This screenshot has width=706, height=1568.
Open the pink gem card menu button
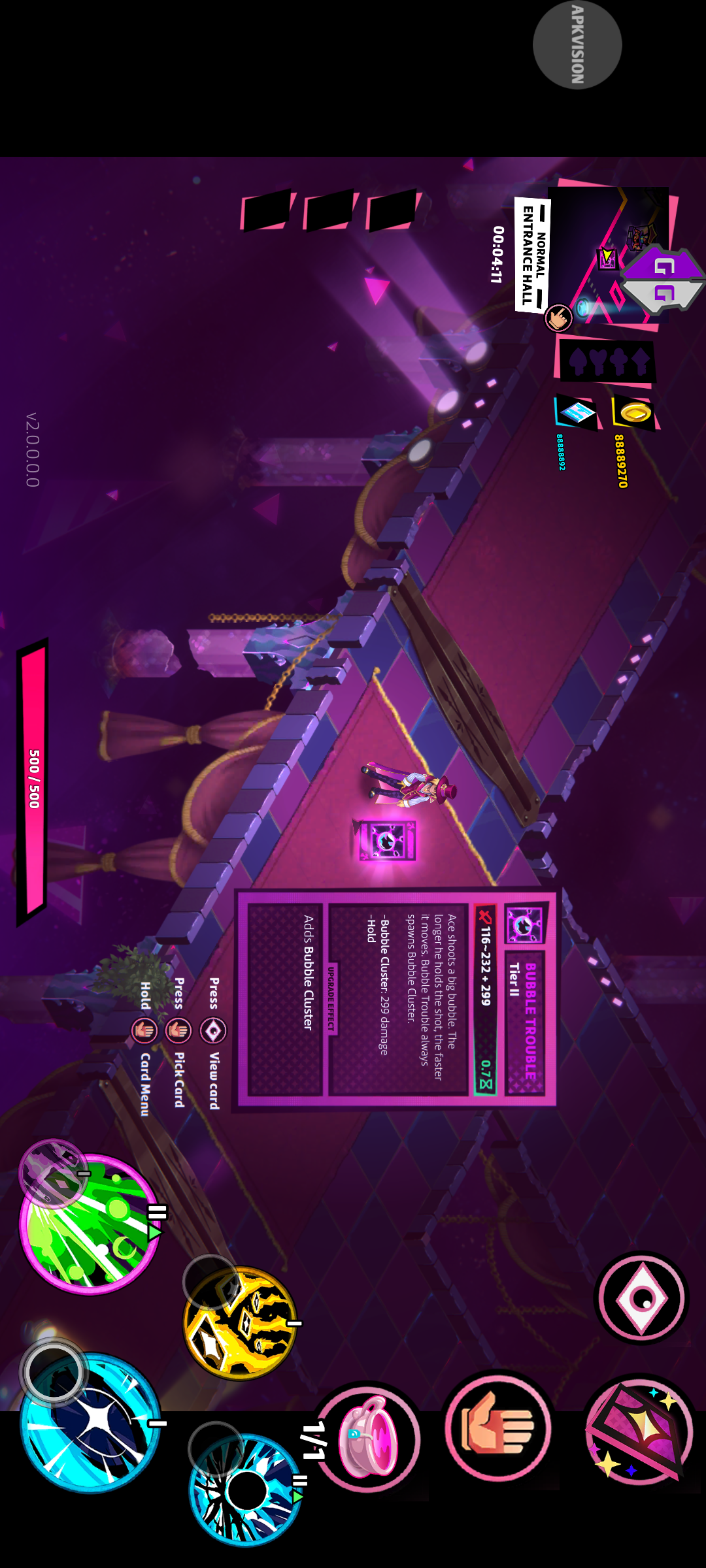[x=639, y=1430]
